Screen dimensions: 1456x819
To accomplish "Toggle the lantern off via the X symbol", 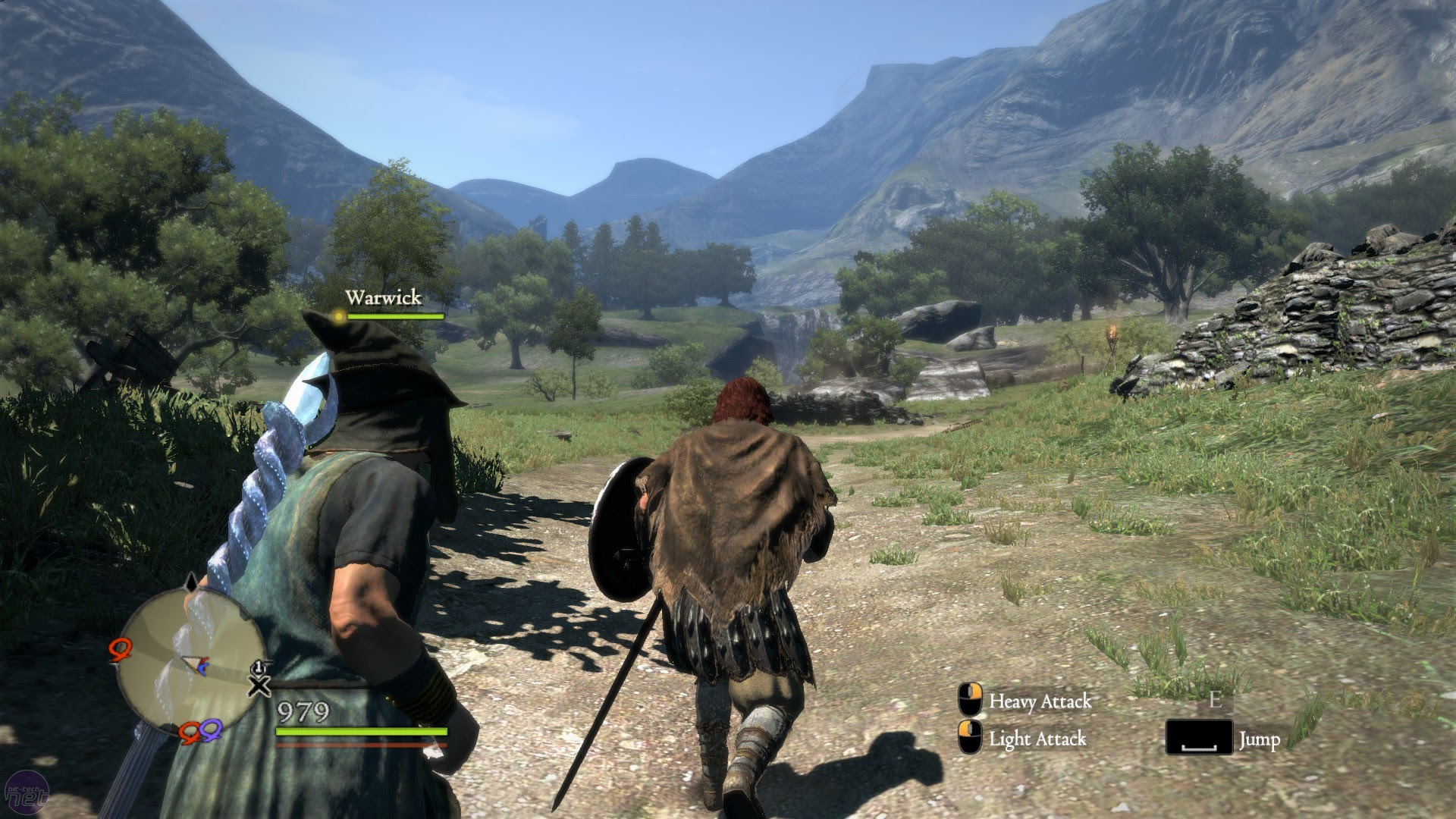I will click(259, 687).
